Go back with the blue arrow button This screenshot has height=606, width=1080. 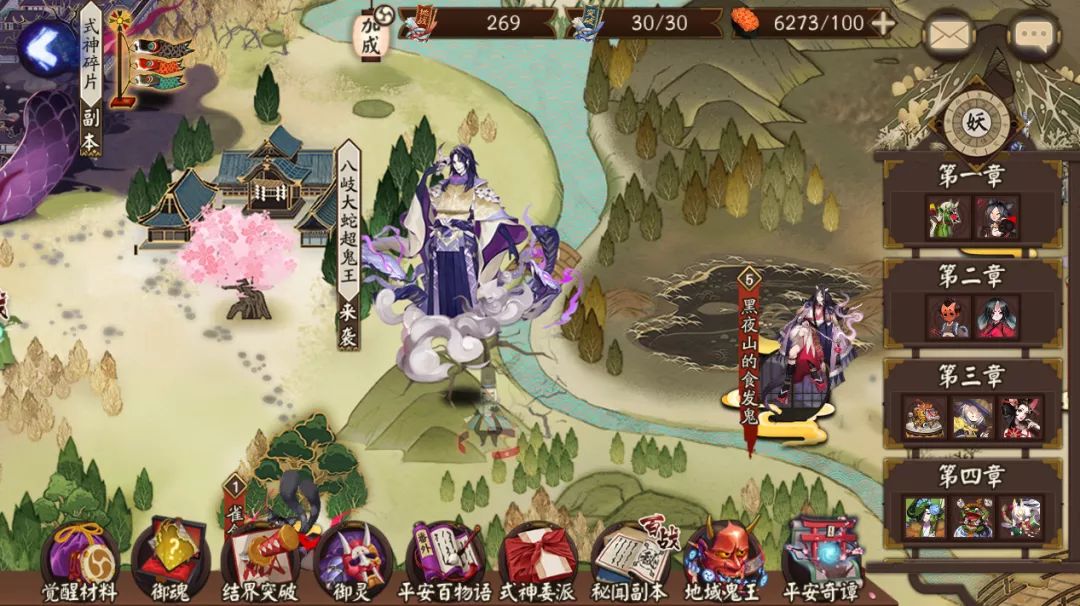coord(43,45)
